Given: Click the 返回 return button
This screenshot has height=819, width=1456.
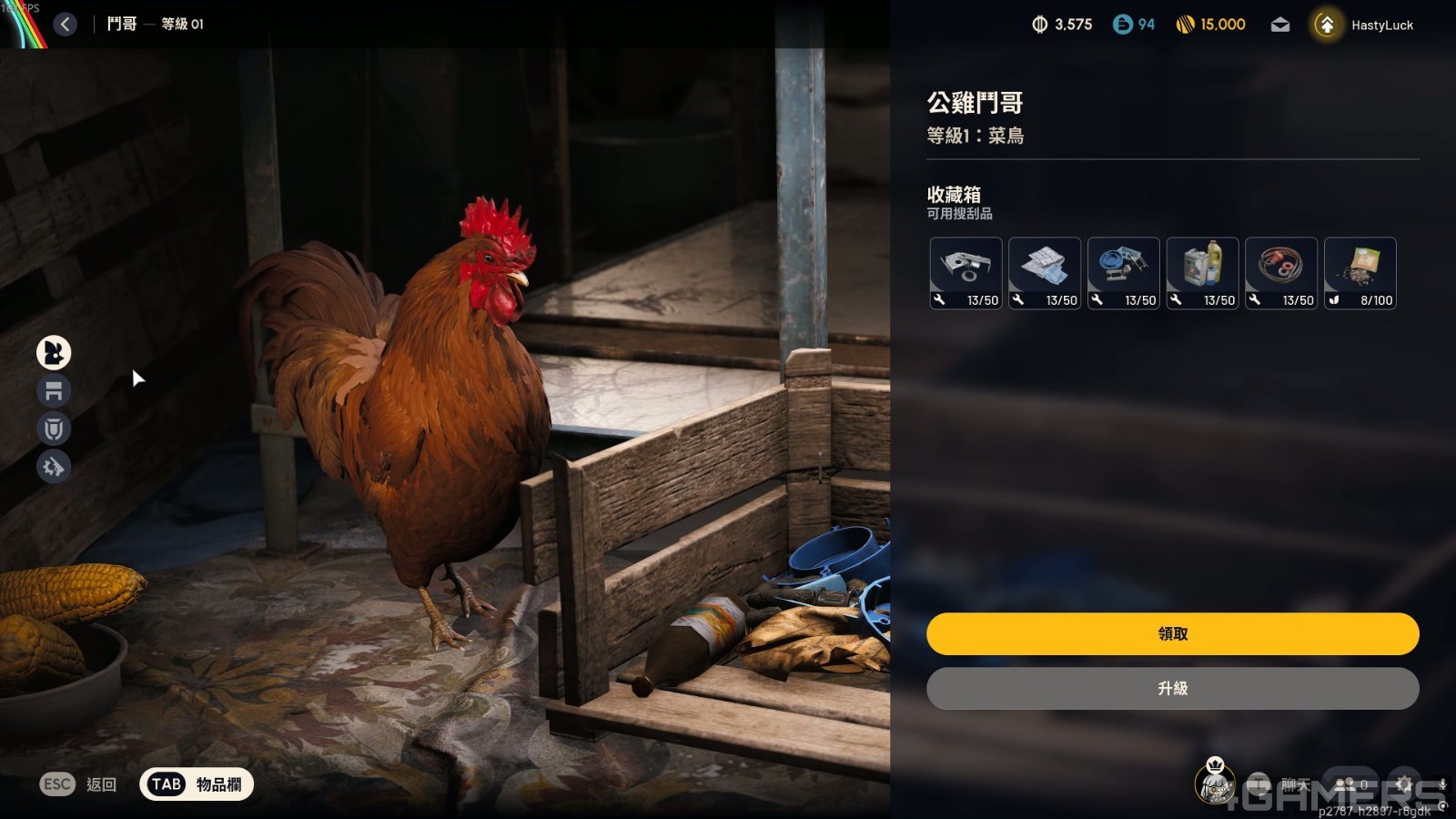Looking at the screenshot, I should point(79,784).
